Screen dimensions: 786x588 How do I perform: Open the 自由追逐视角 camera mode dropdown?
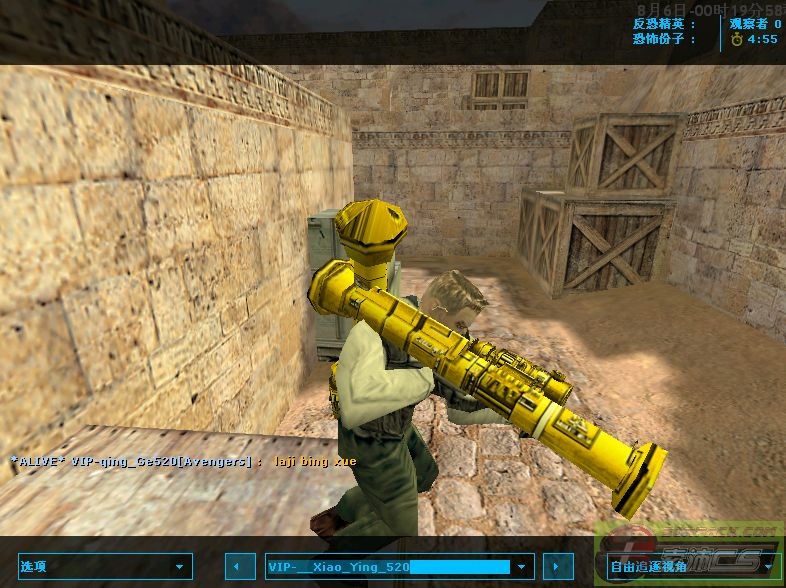pos(692,566)
